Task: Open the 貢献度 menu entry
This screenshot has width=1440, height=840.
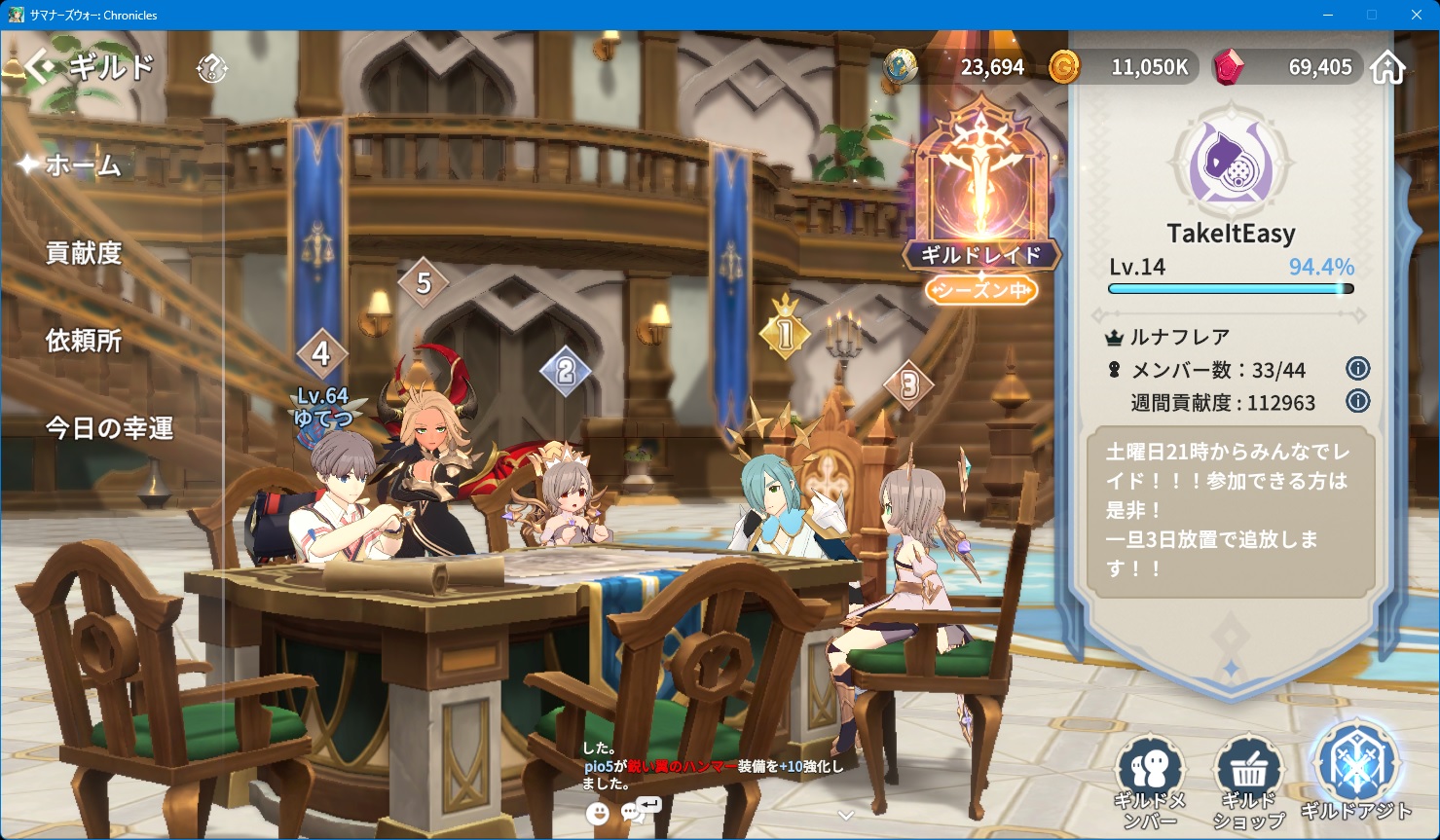Action: pyautogui.click(x=84, y=253)
